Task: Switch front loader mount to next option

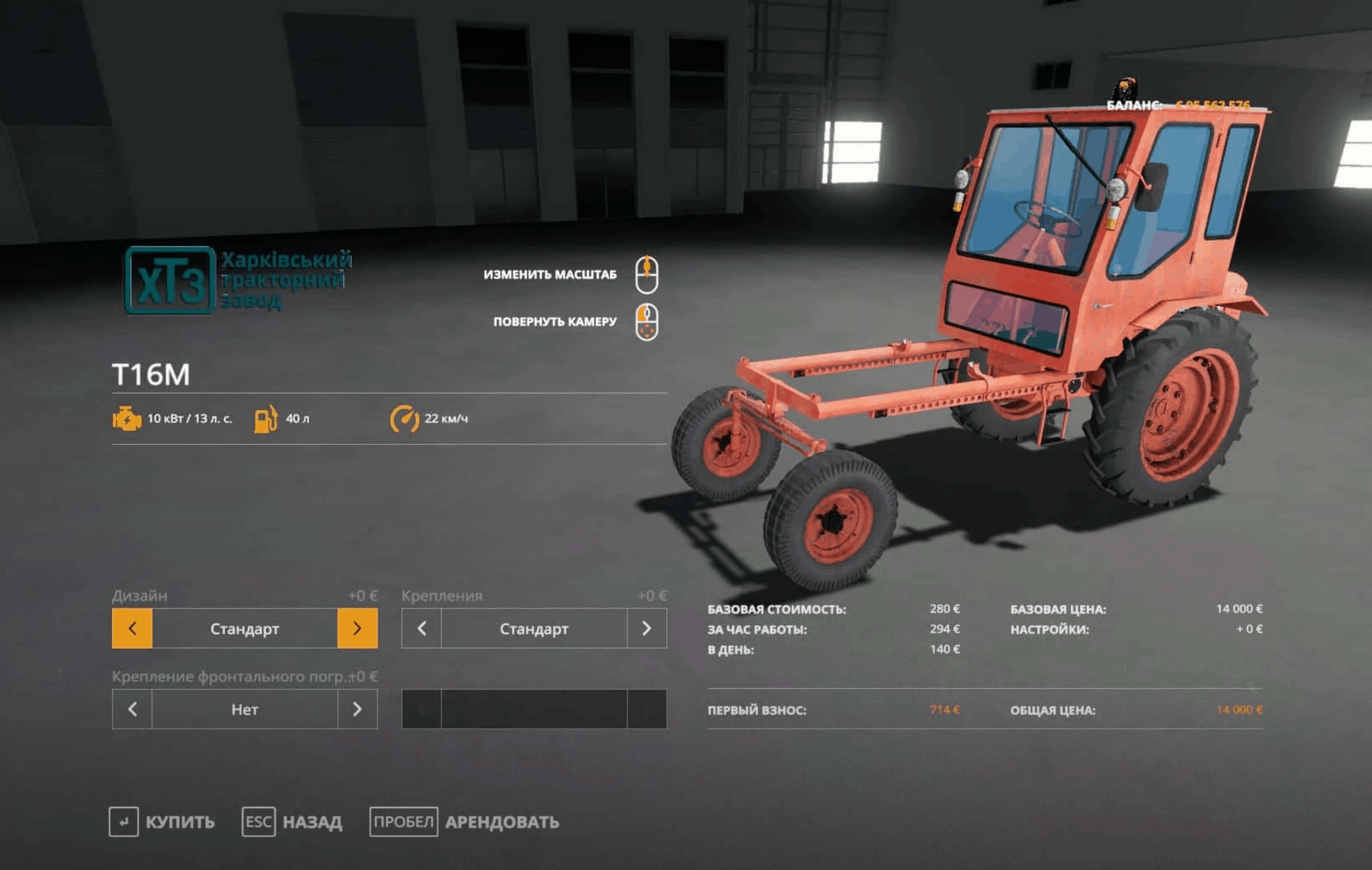Action: (357, 709)
